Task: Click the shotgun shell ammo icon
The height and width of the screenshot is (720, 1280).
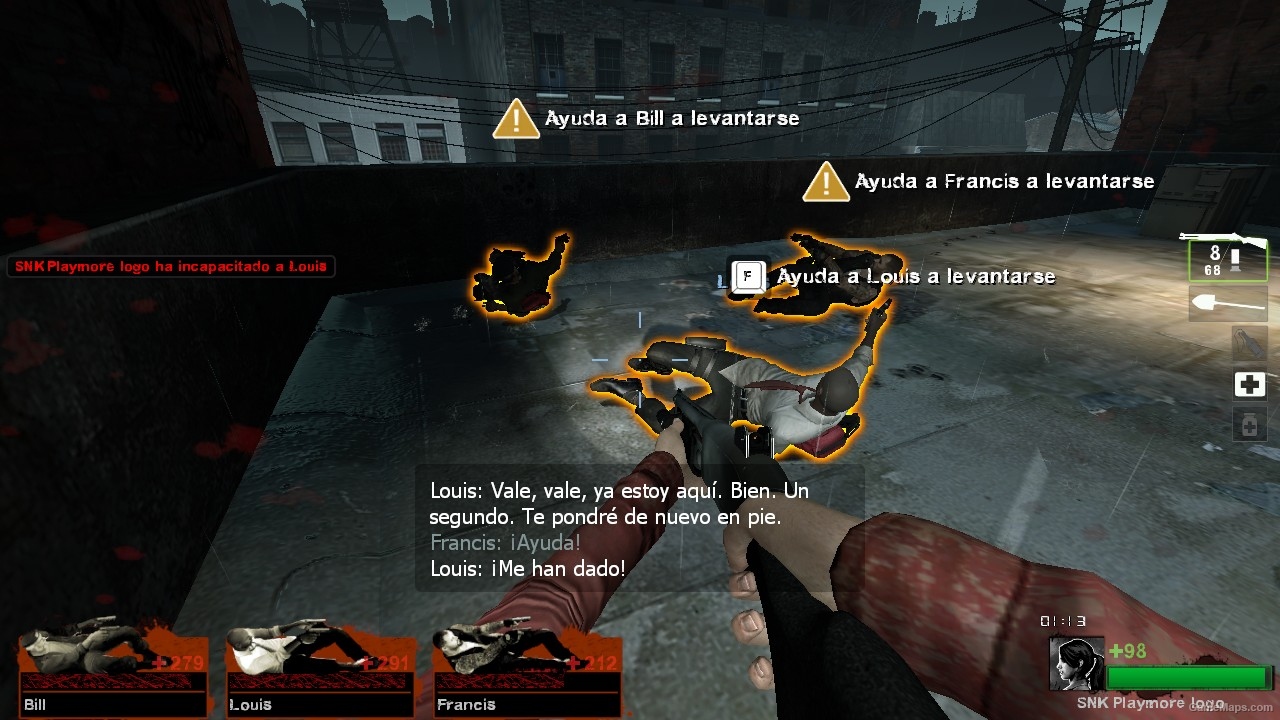Action: tap(1236, 260)
